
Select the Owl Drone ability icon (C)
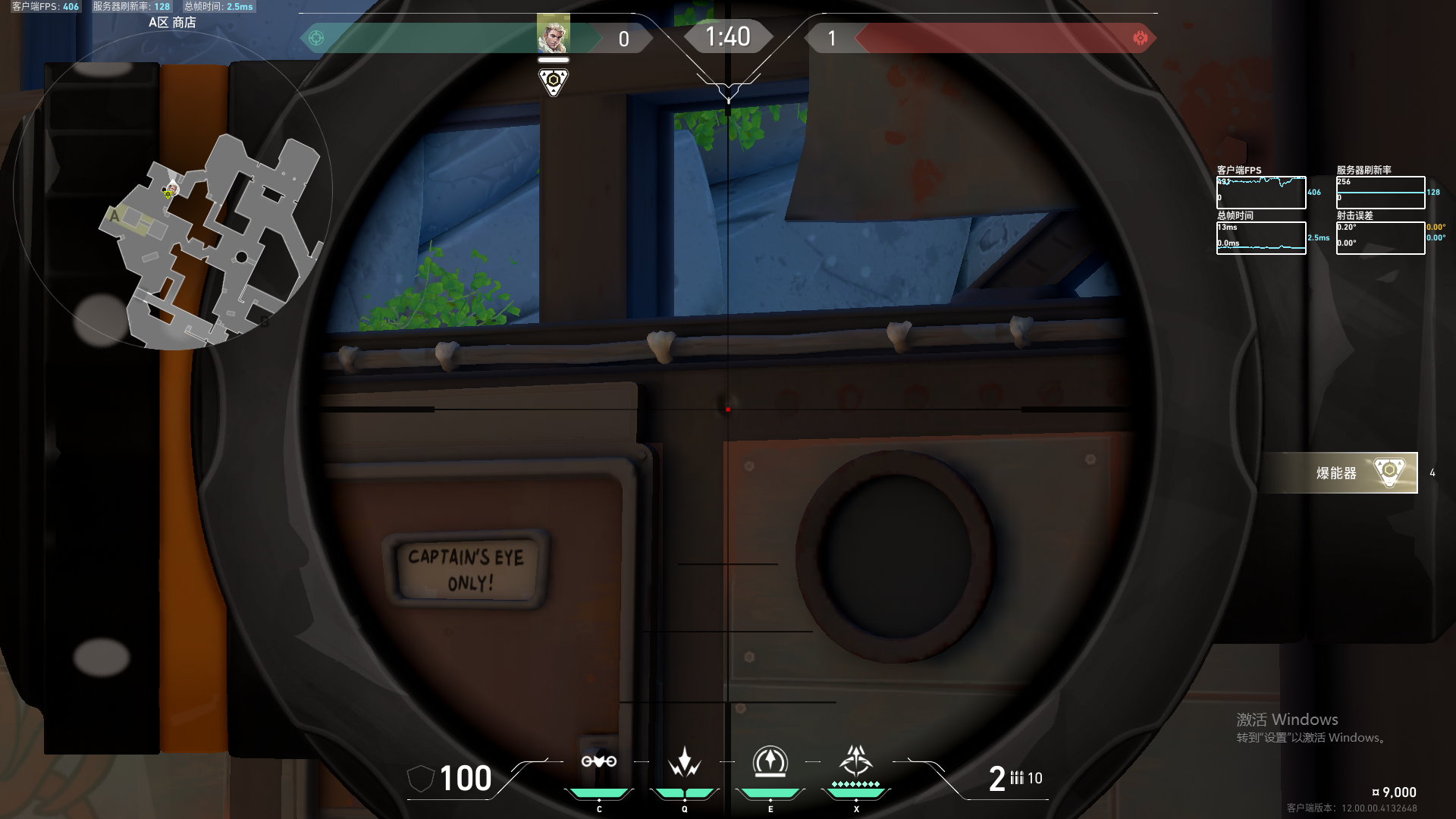(x=600, y=762)
